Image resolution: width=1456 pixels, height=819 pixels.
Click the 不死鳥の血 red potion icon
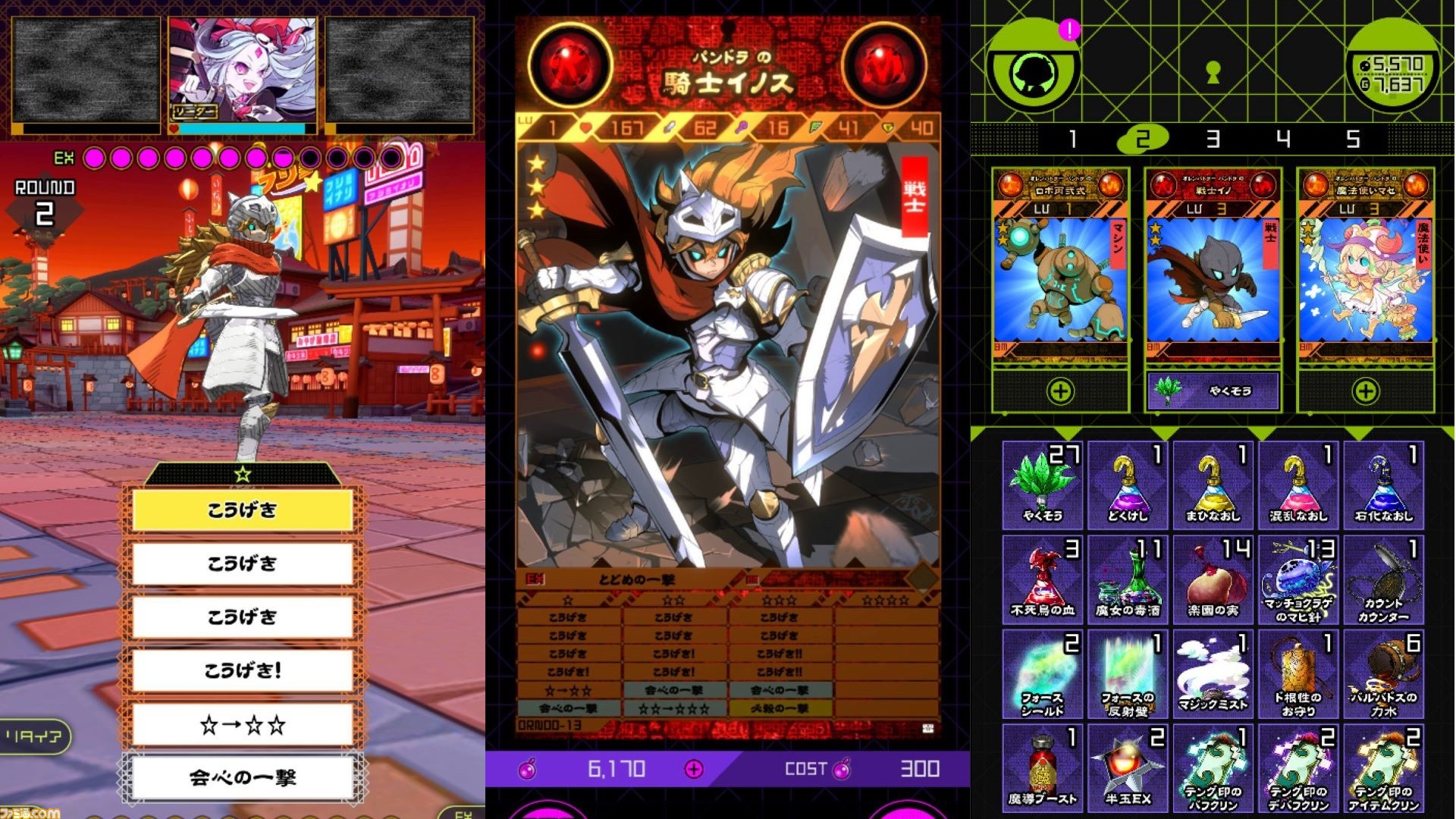(x=1043, y=578)
